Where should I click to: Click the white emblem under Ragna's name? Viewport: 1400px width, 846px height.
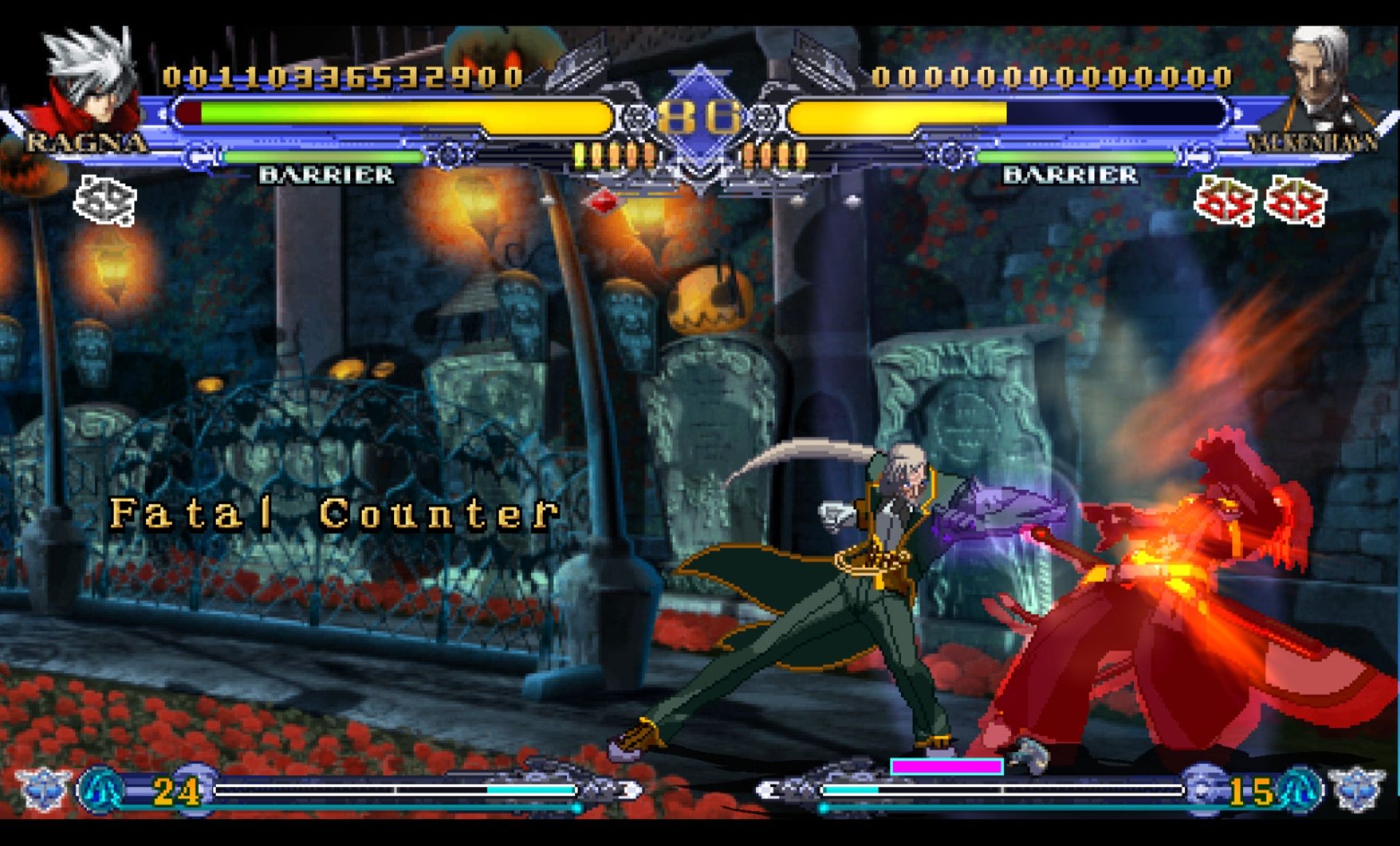(105, 199)
